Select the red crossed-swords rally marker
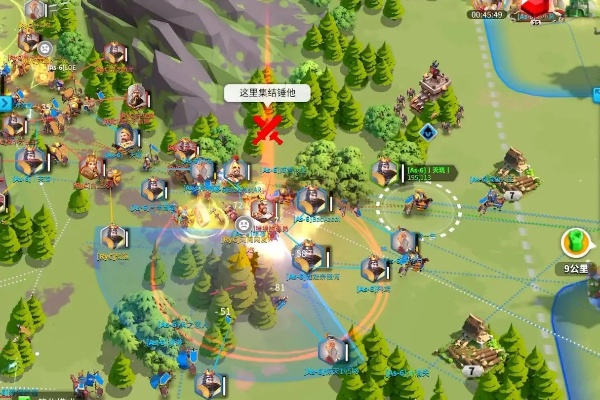This screenshot has height=400, width=600. point(265,127)
